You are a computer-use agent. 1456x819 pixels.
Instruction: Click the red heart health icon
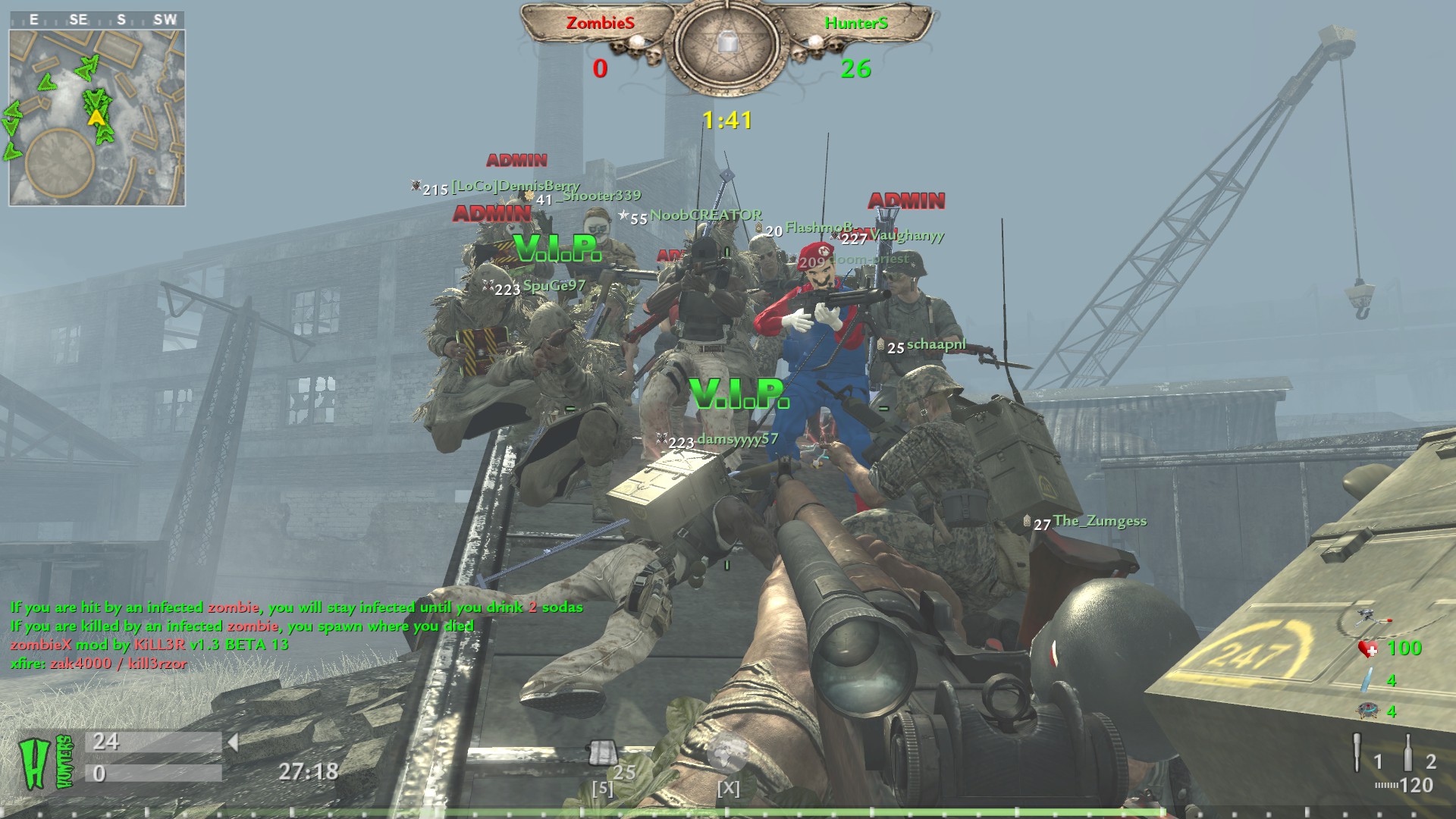point(1368,649)
